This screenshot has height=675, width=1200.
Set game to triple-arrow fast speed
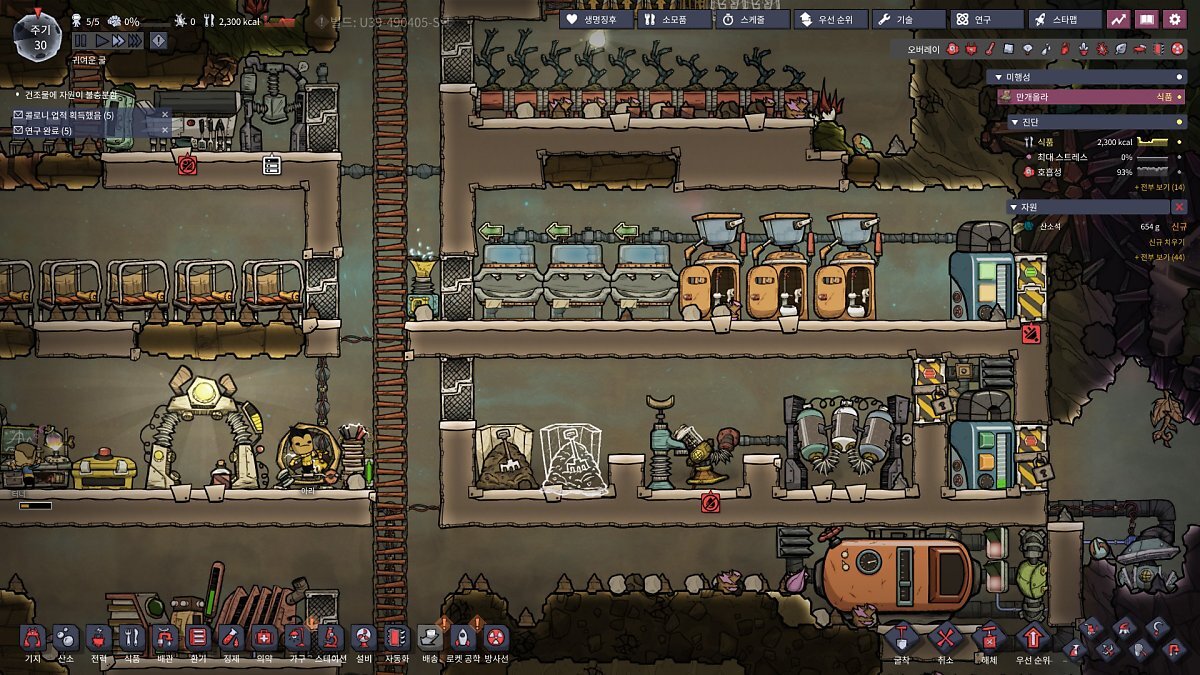[136, 41]
